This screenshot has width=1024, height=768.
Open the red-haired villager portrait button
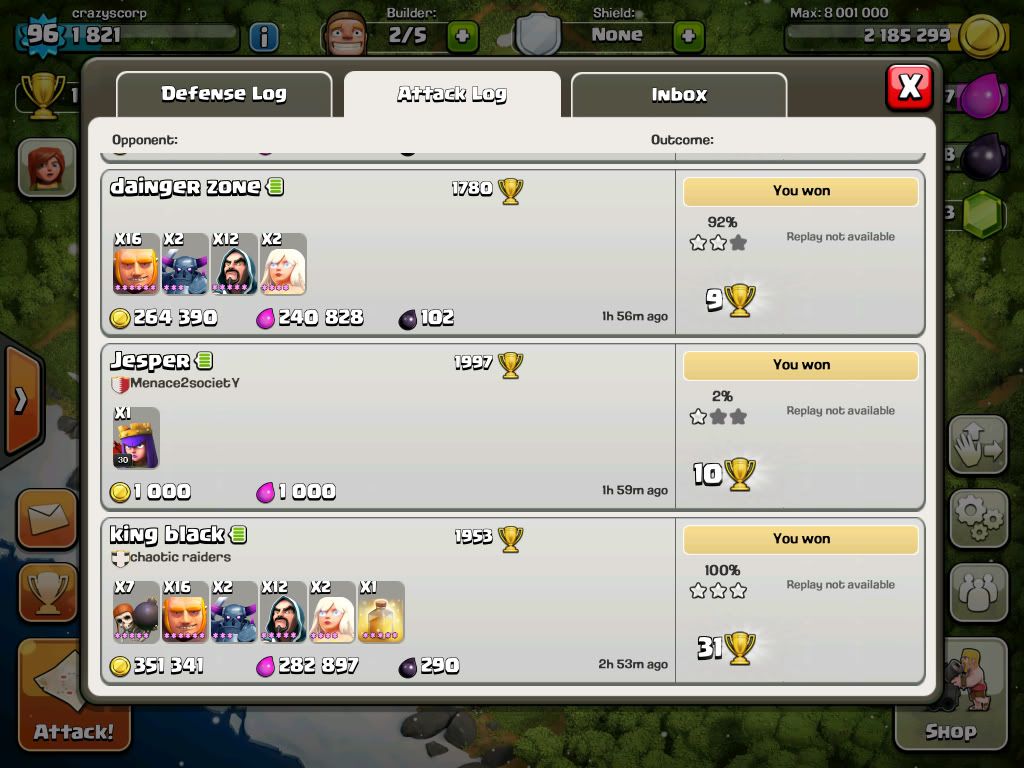47,168
